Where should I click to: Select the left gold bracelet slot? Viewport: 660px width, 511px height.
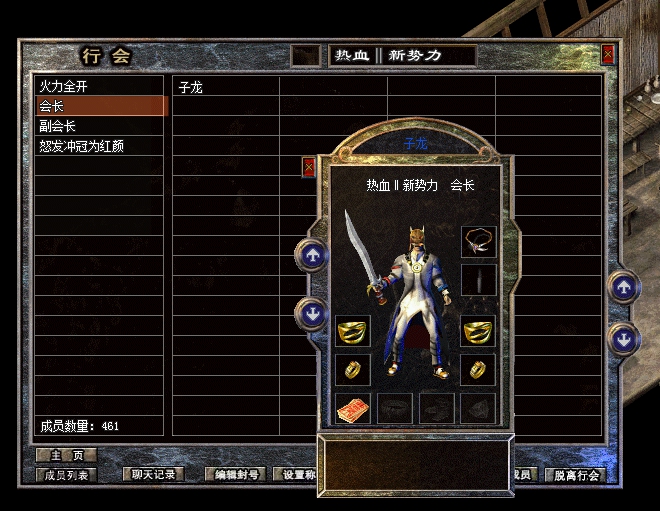(x=352, y=331)
